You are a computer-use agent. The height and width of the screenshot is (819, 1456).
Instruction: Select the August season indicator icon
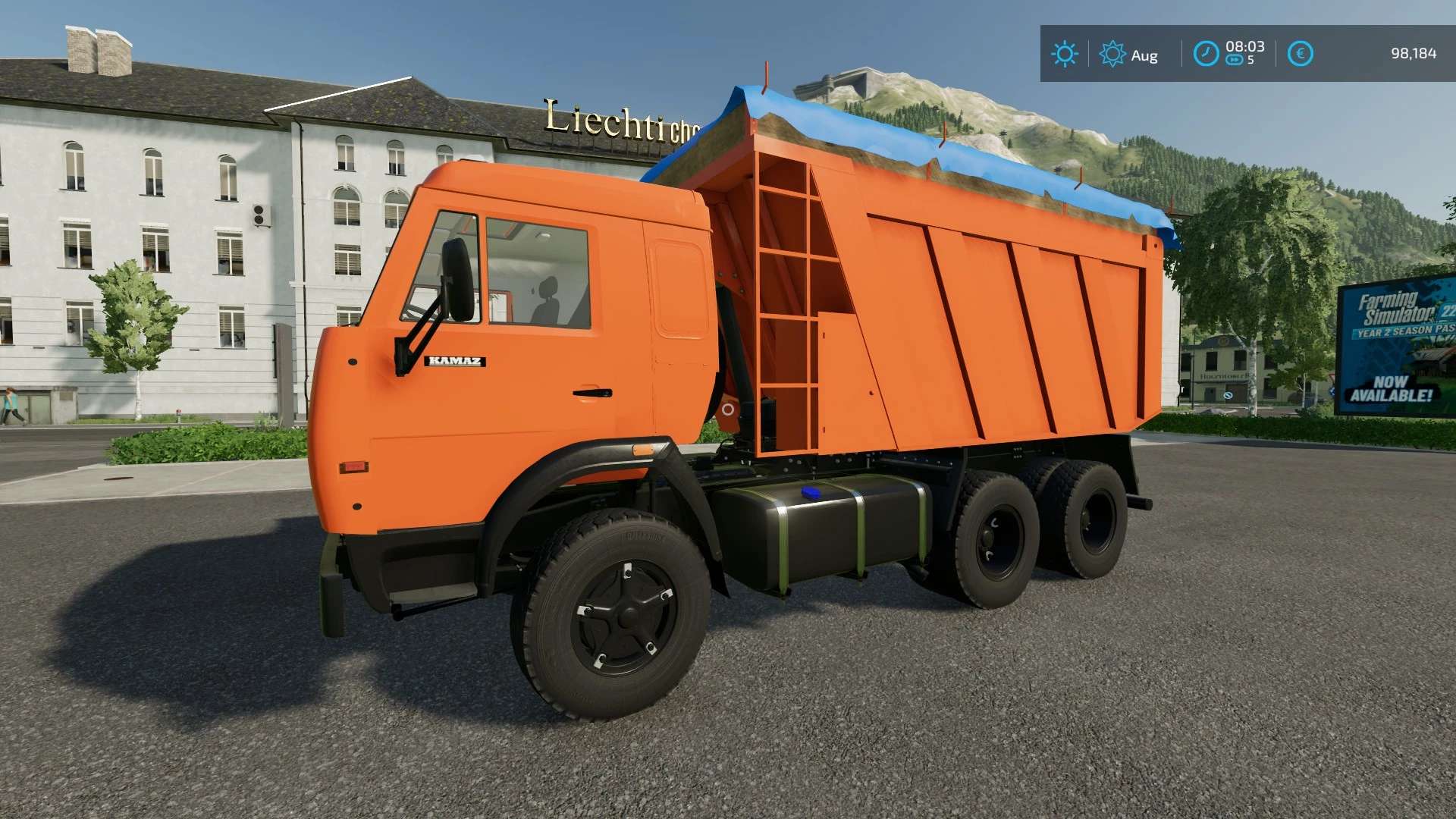1112,54
